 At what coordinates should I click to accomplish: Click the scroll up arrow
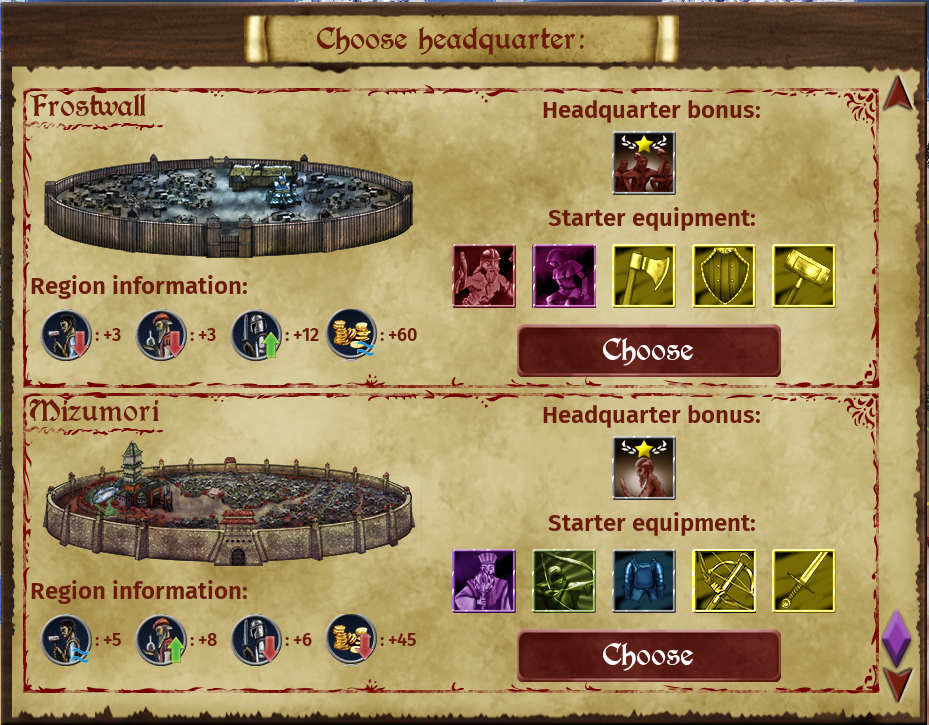(897, 93)
